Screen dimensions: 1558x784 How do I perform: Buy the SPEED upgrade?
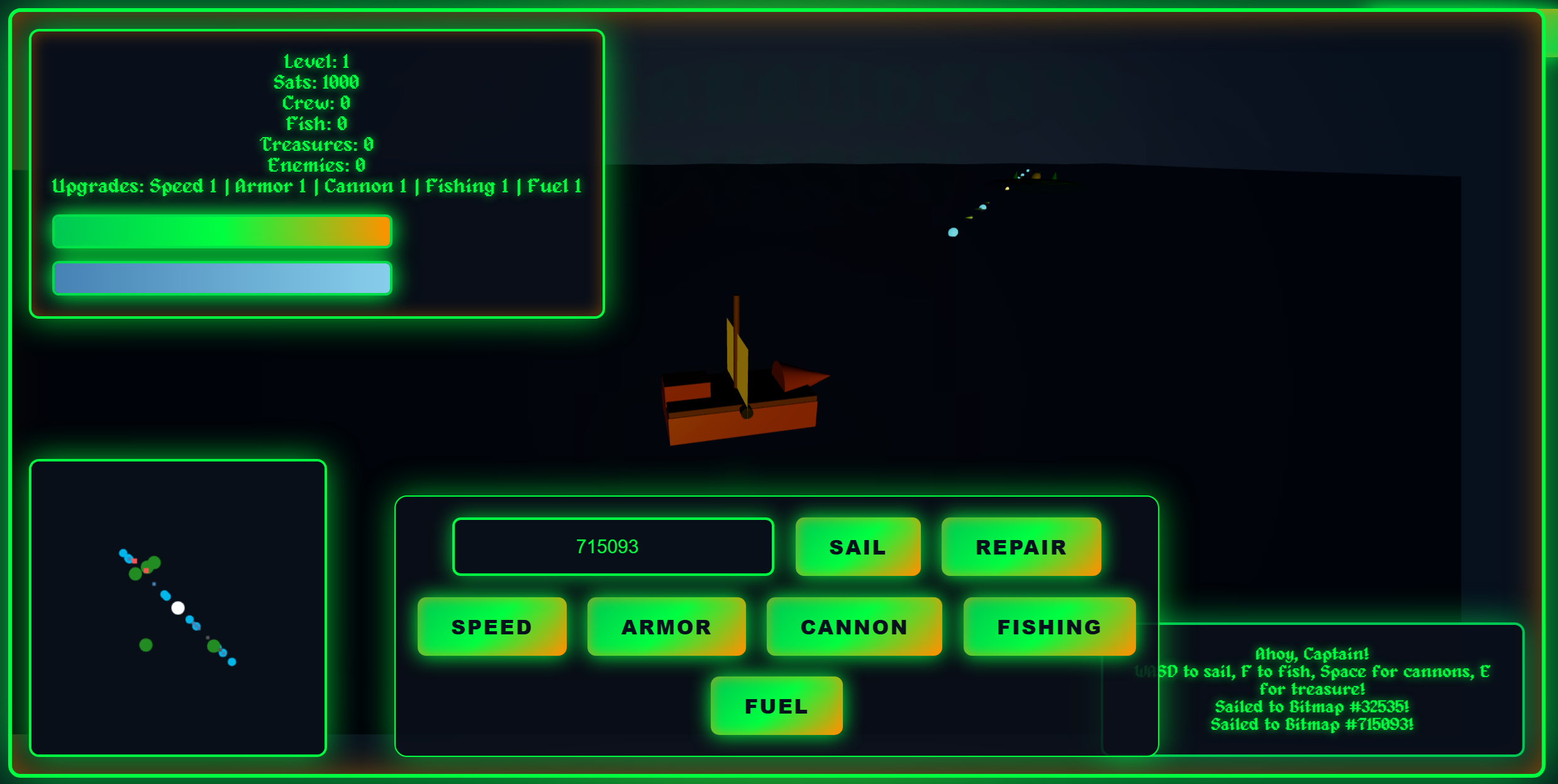coord(492,627)
